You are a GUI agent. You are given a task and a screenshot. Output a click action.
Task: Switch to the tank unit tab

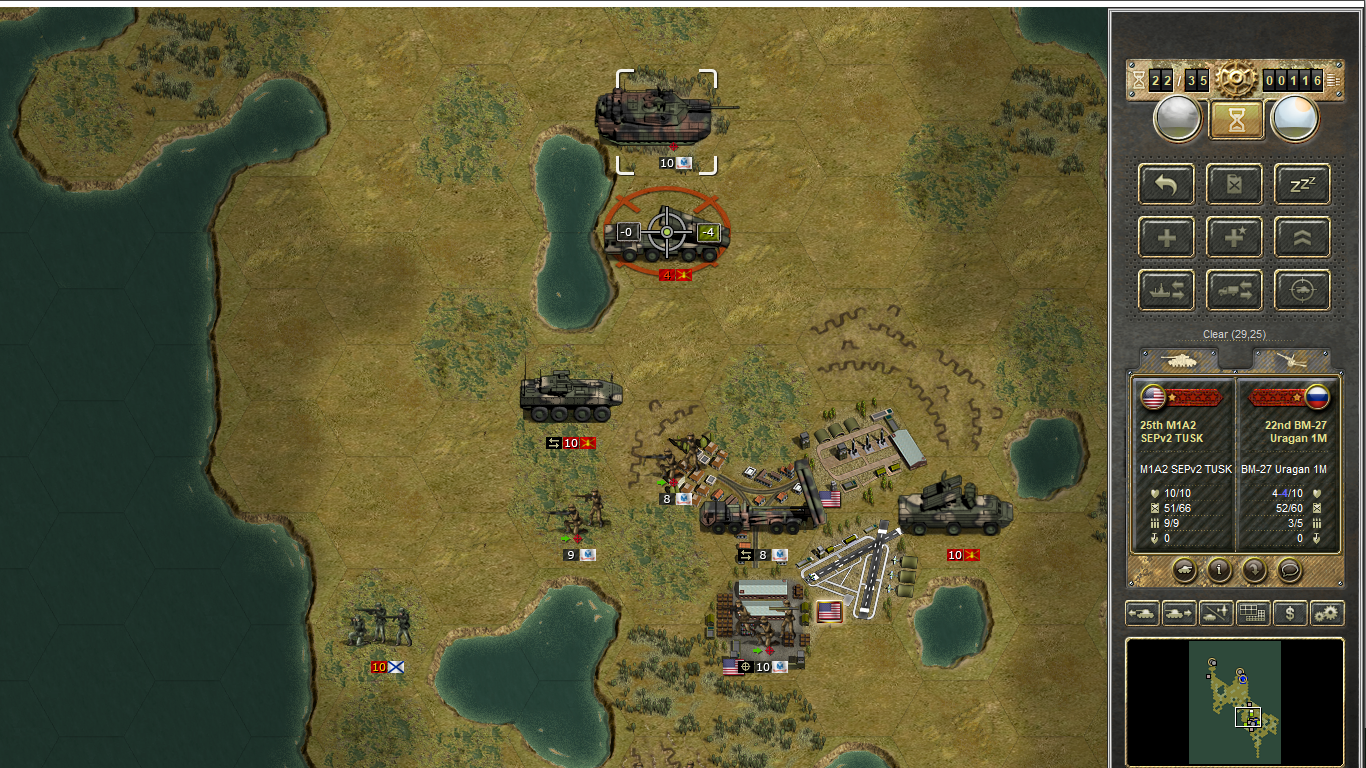tap(1180, 359)
